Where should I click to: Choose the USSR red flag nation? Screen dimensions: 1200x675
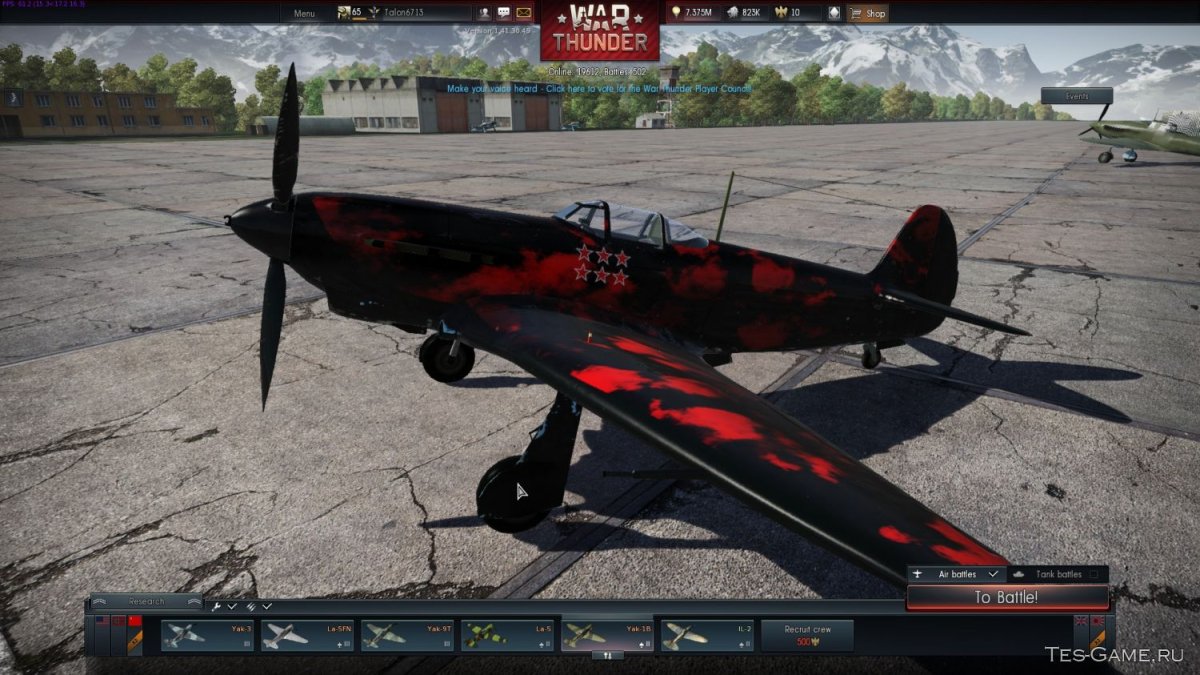[136, 622]
